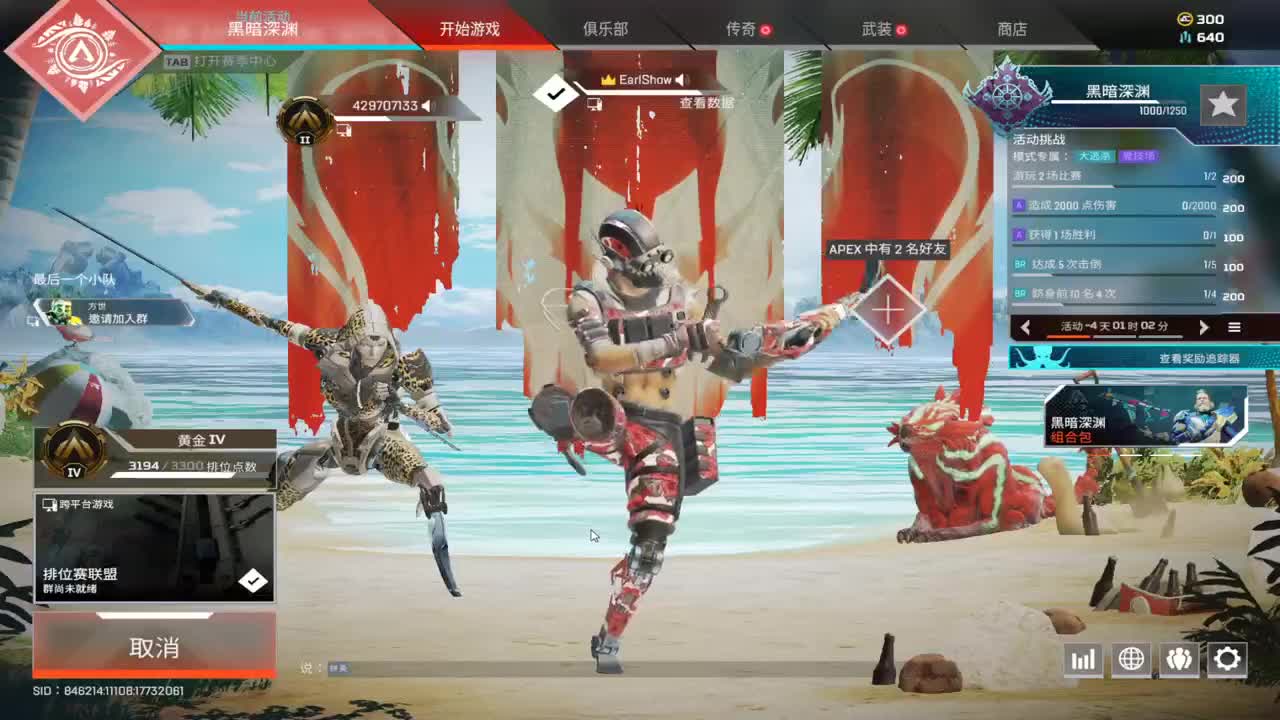Screen dimensions: 1280x720
Task: Click the globe data center icon
Action: tap(1131, 659)
